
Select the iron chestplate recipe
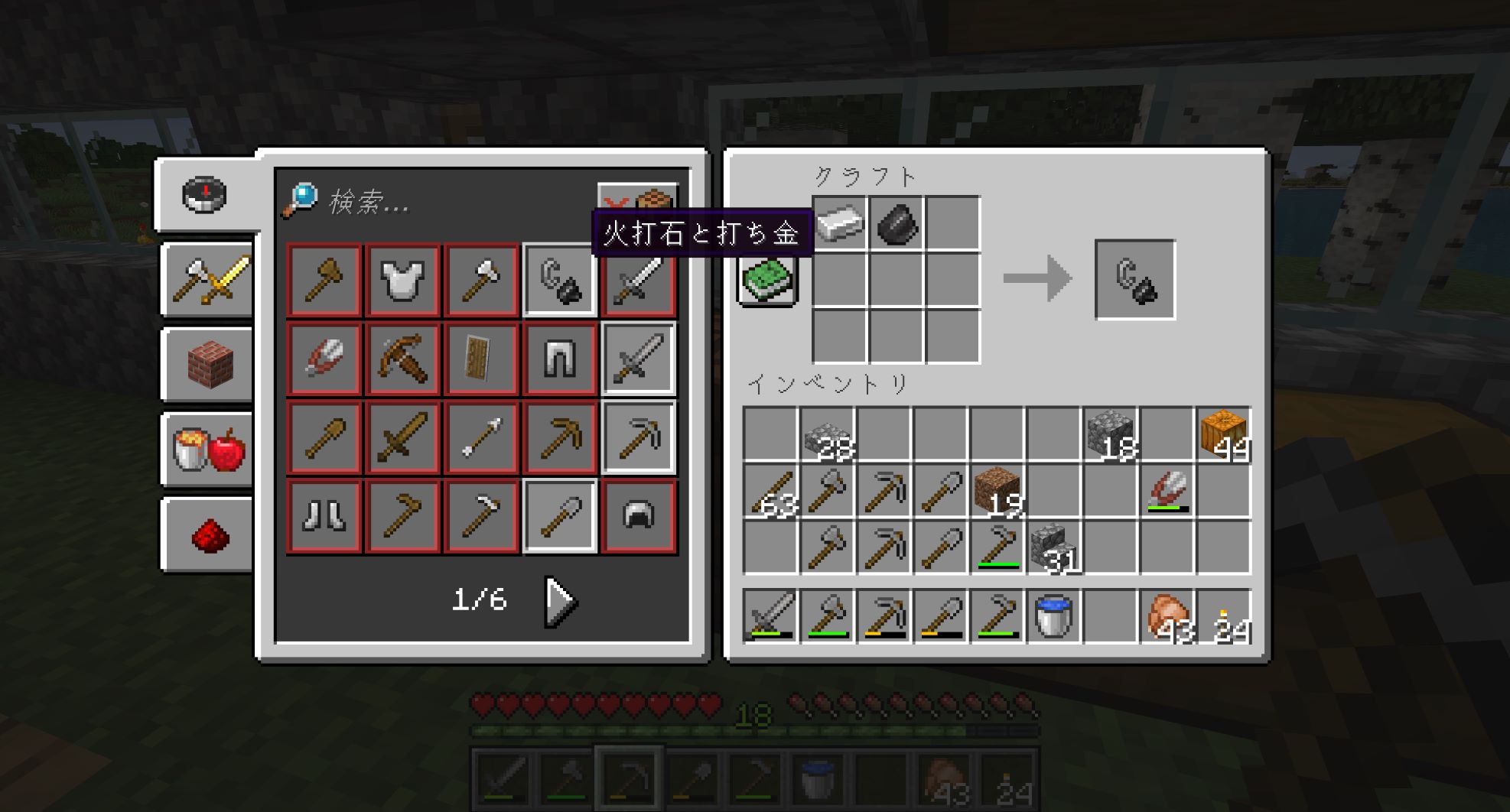pyautogui.click(x=402, y=280)
